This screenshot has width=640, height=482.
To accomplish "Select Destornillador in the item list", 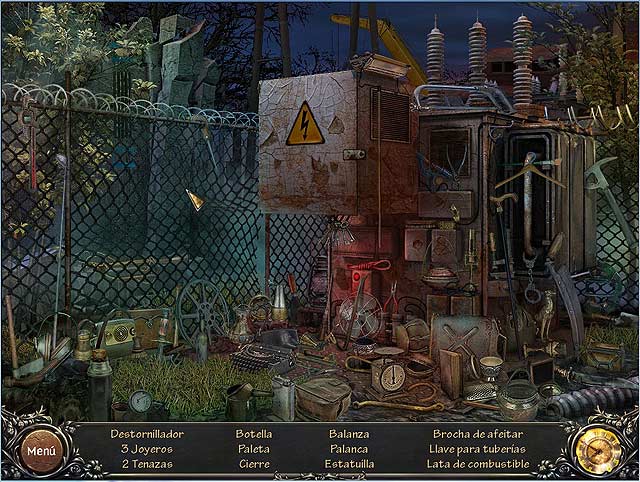I will pos(147,434).
